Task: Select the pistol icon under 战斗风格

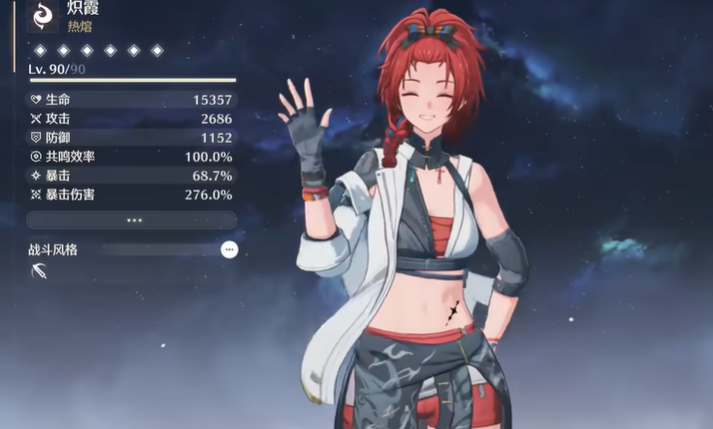Action: tap(39, 271)
